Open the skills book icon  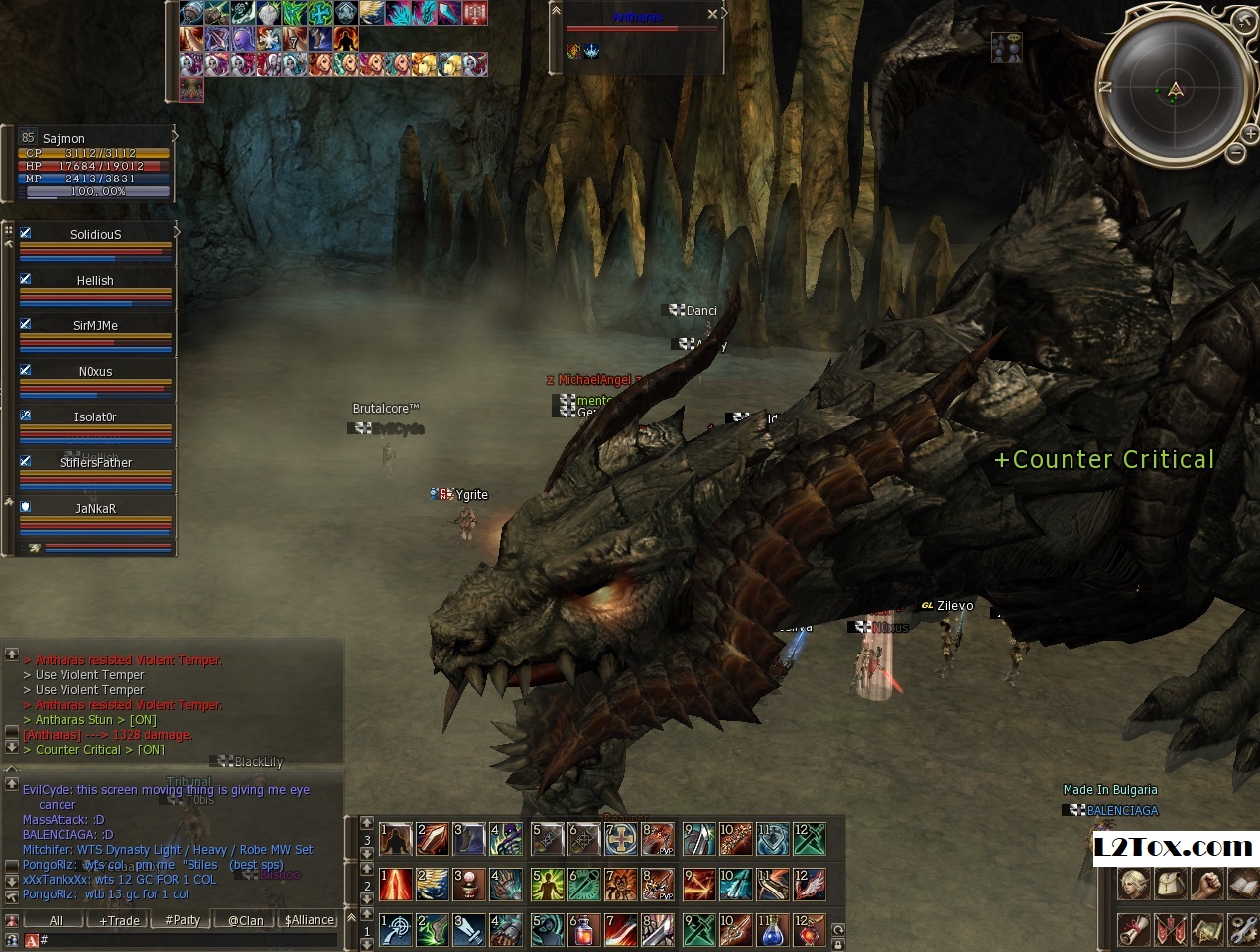(1242, 884)
